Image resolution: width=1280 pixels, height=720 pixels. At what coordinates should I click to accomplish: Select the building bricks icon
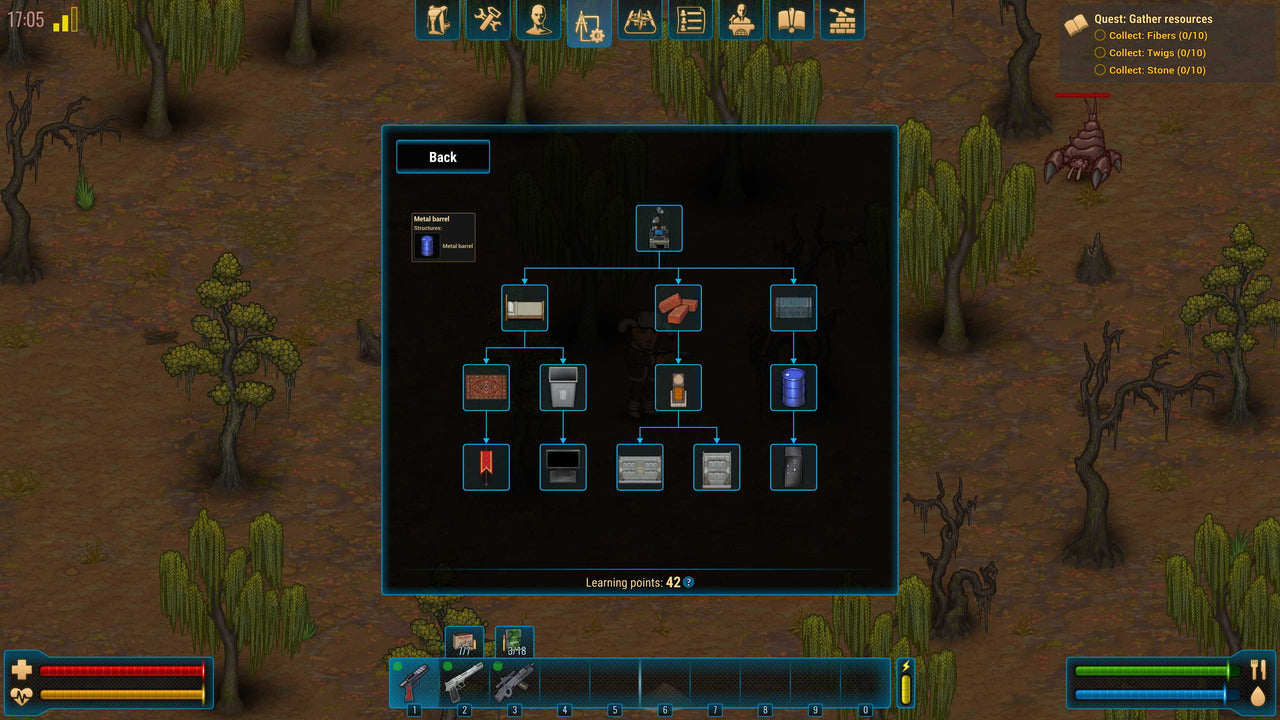pos(842,20)
